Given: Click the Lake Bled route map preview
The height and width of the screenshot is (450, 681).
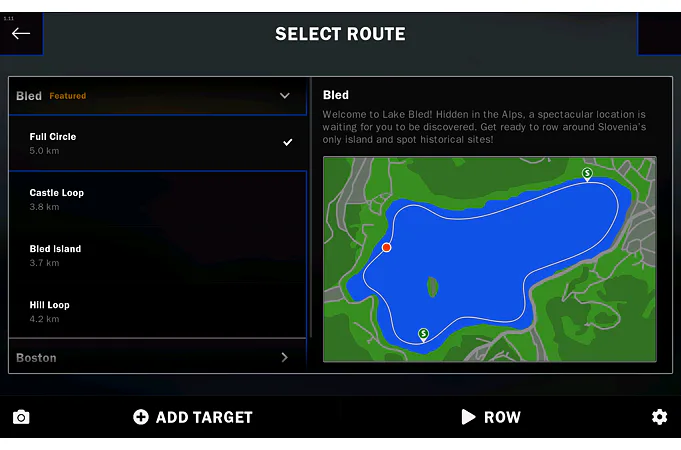Looking at the screenshot, I should 489,258.
